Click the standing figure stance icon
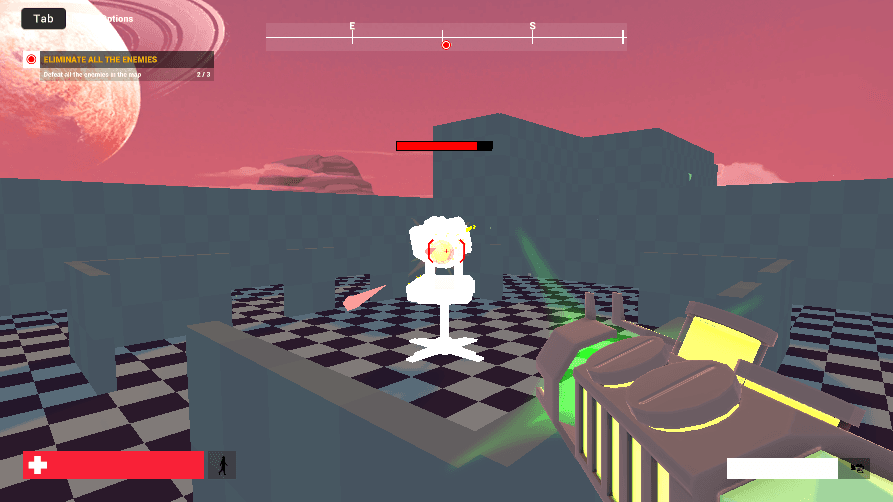The image size is (893, 502). (222, 465)
